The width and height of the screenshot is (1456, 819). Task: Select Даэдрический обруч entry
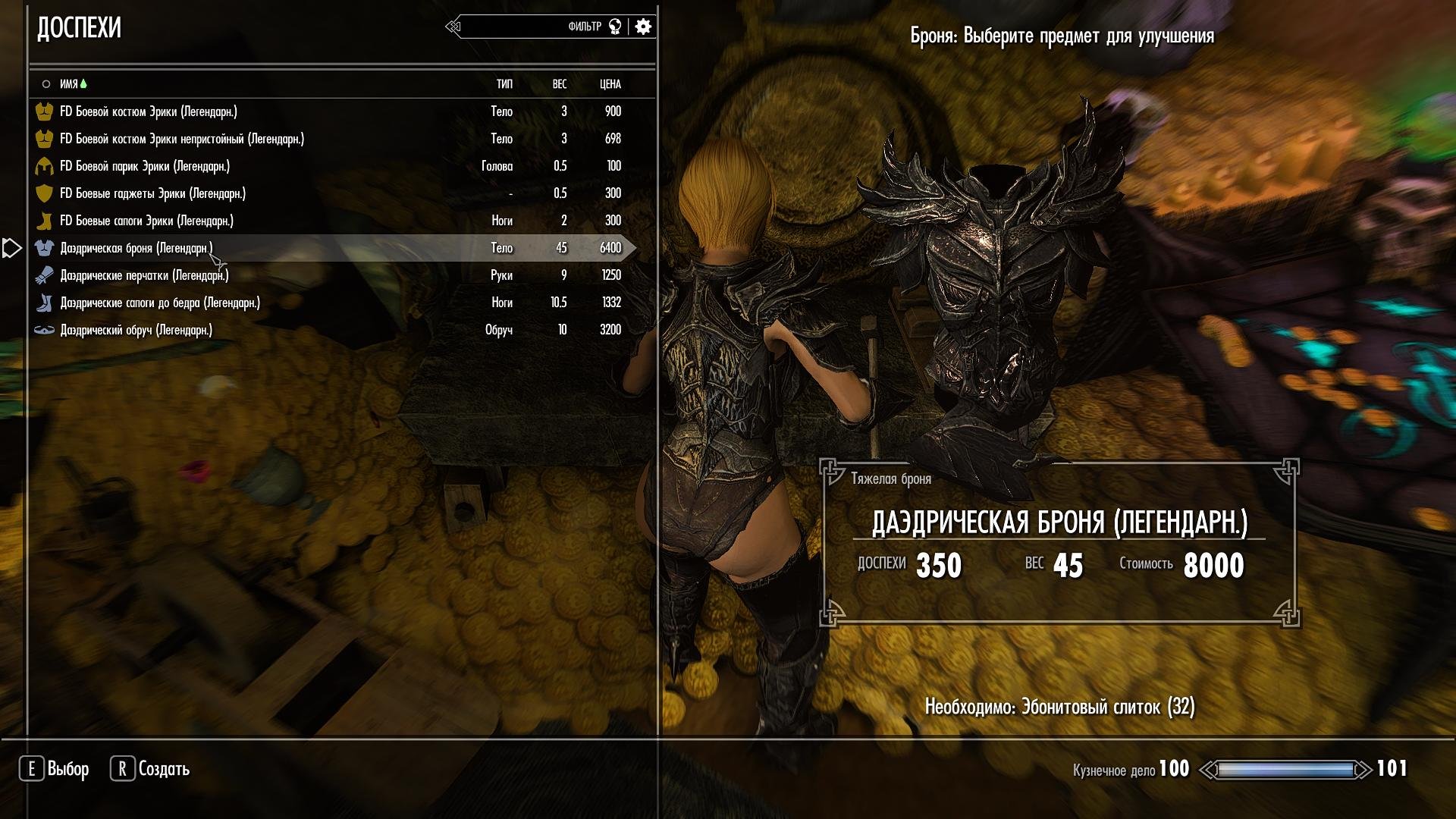point(136,330)
